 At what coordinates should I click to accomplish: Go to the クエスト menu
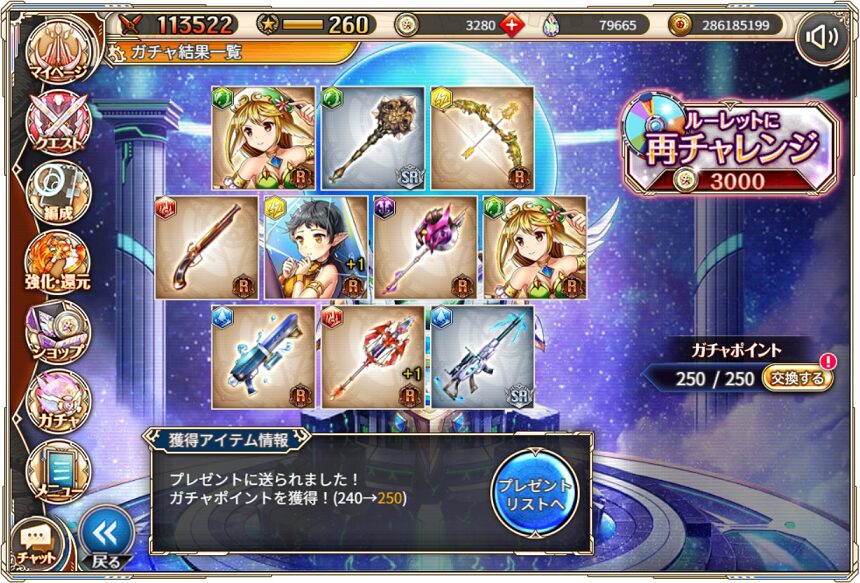[58, 124]
